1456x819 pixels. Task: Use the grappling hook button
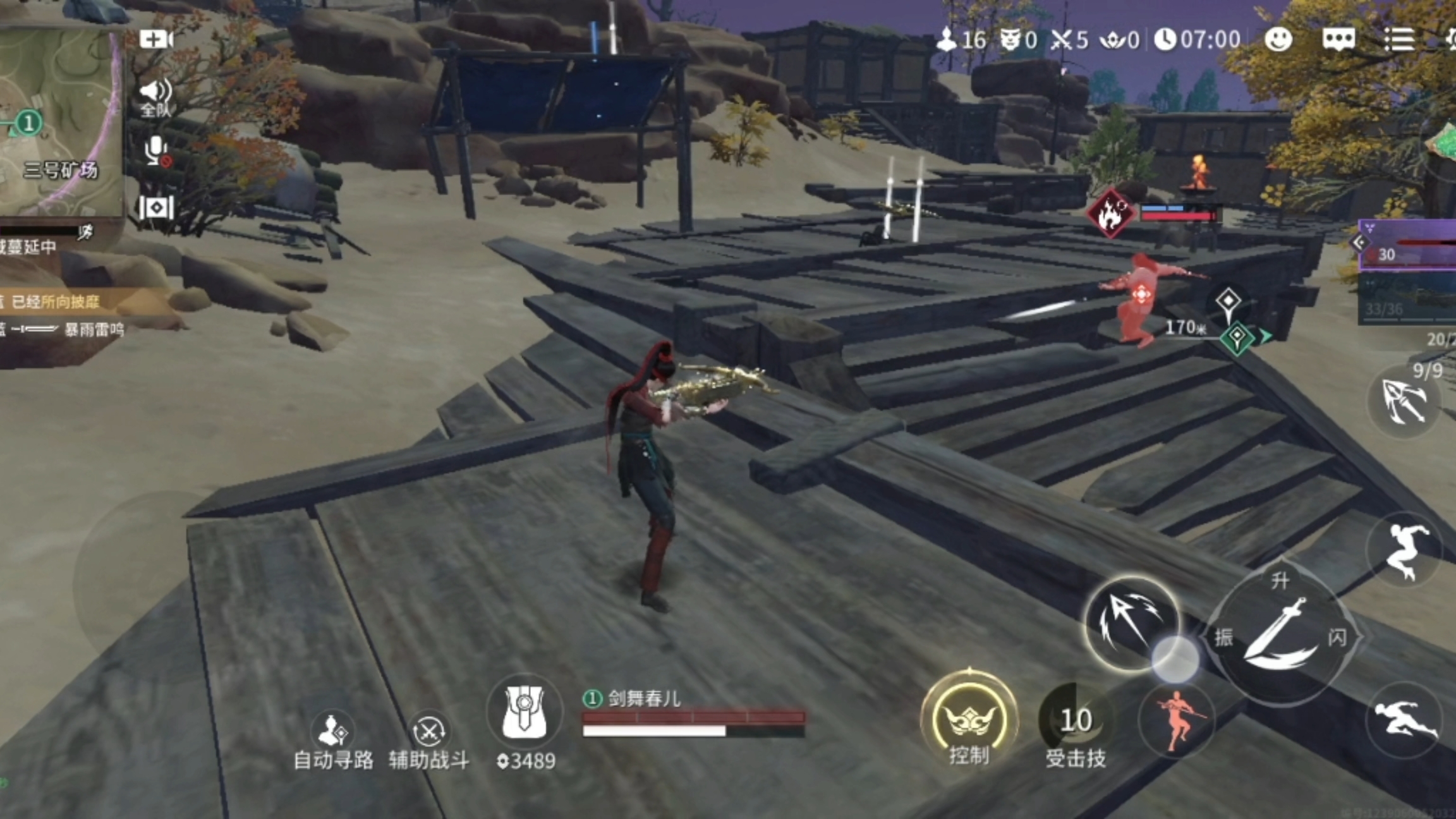(x=1404, y=401)
